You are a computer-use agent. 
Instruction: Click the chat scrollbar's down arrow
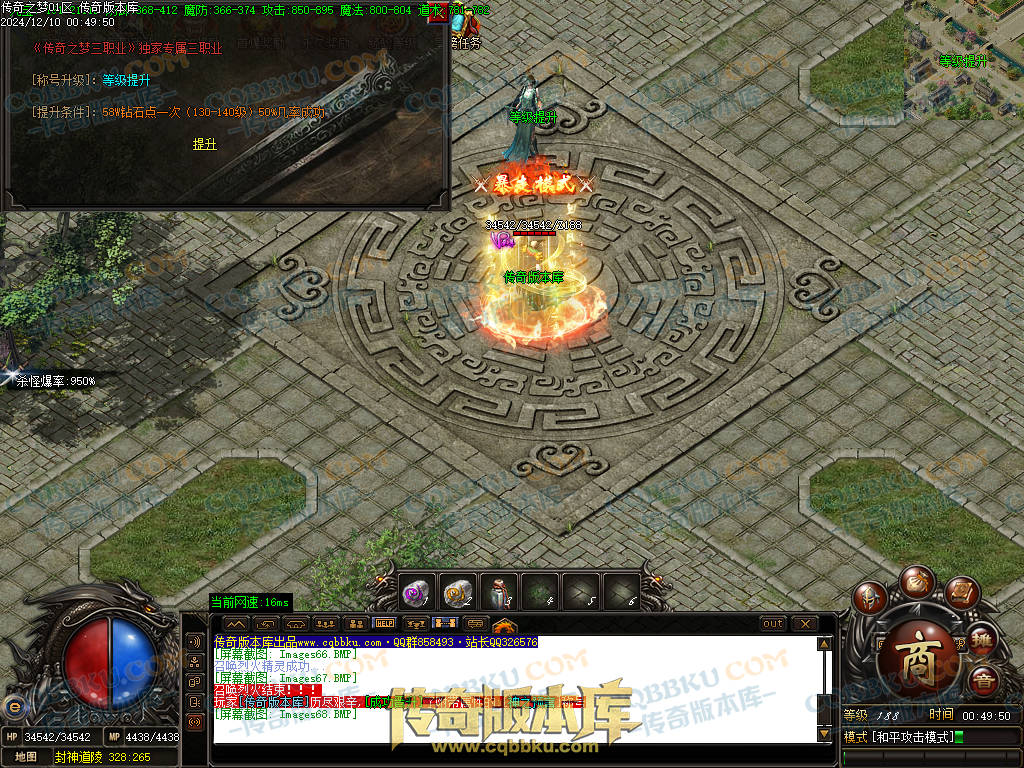pyautogui.click(x=824, y=735)
